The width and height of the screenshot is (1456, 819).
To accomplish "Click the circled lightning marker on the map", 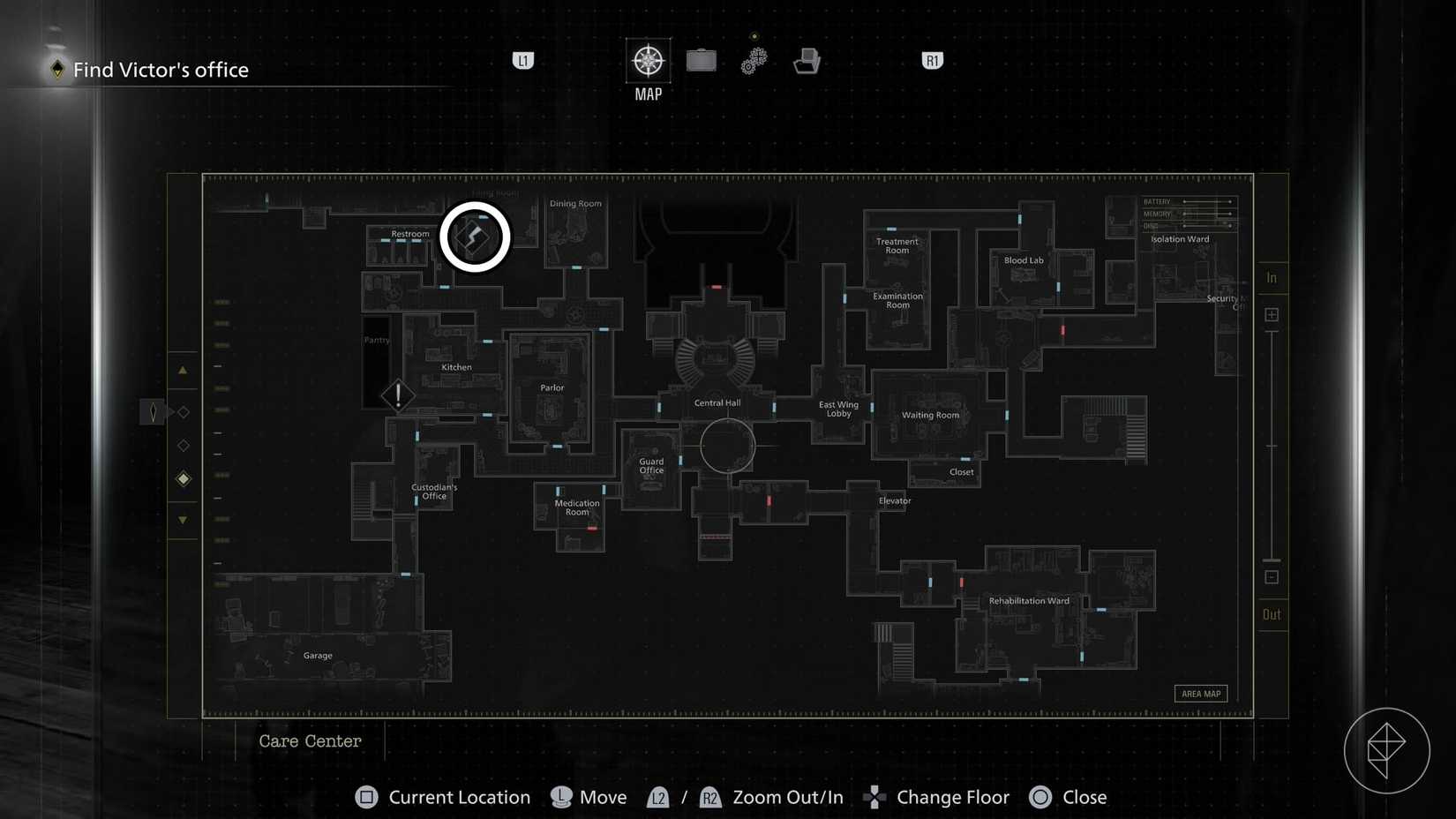I will point(475,236).
